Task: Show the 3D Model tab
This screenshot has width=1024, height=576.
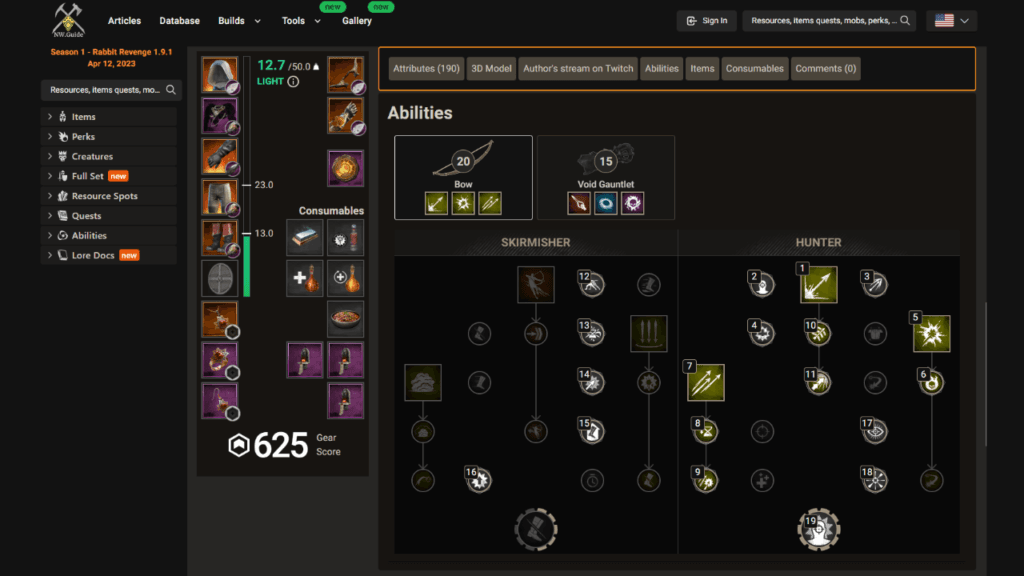Action: tap(492, 69)
